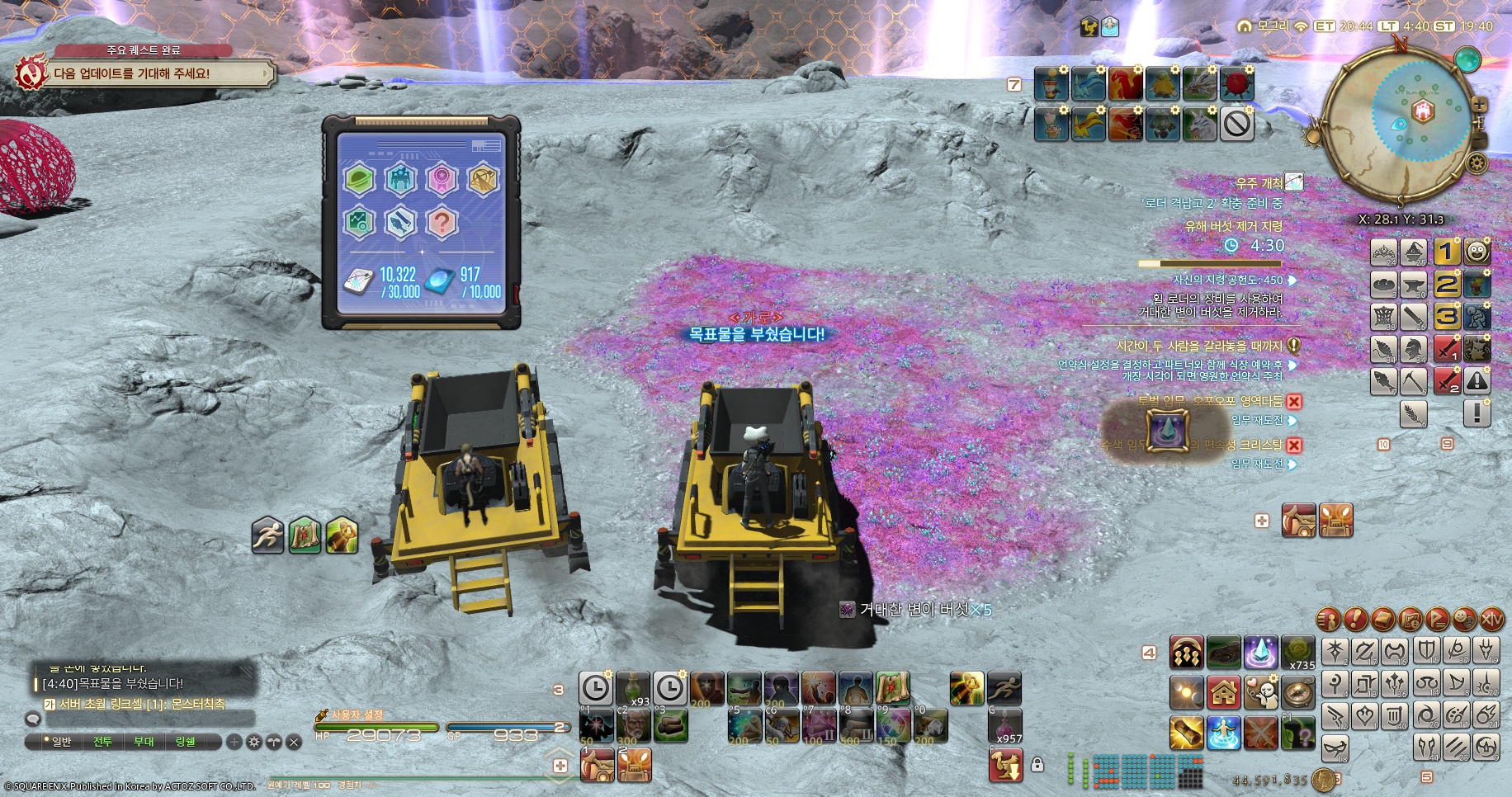The width and height of the screenshot is (1512, 797).
Task: Activate the red house icon
Action: pos(1224,692)
